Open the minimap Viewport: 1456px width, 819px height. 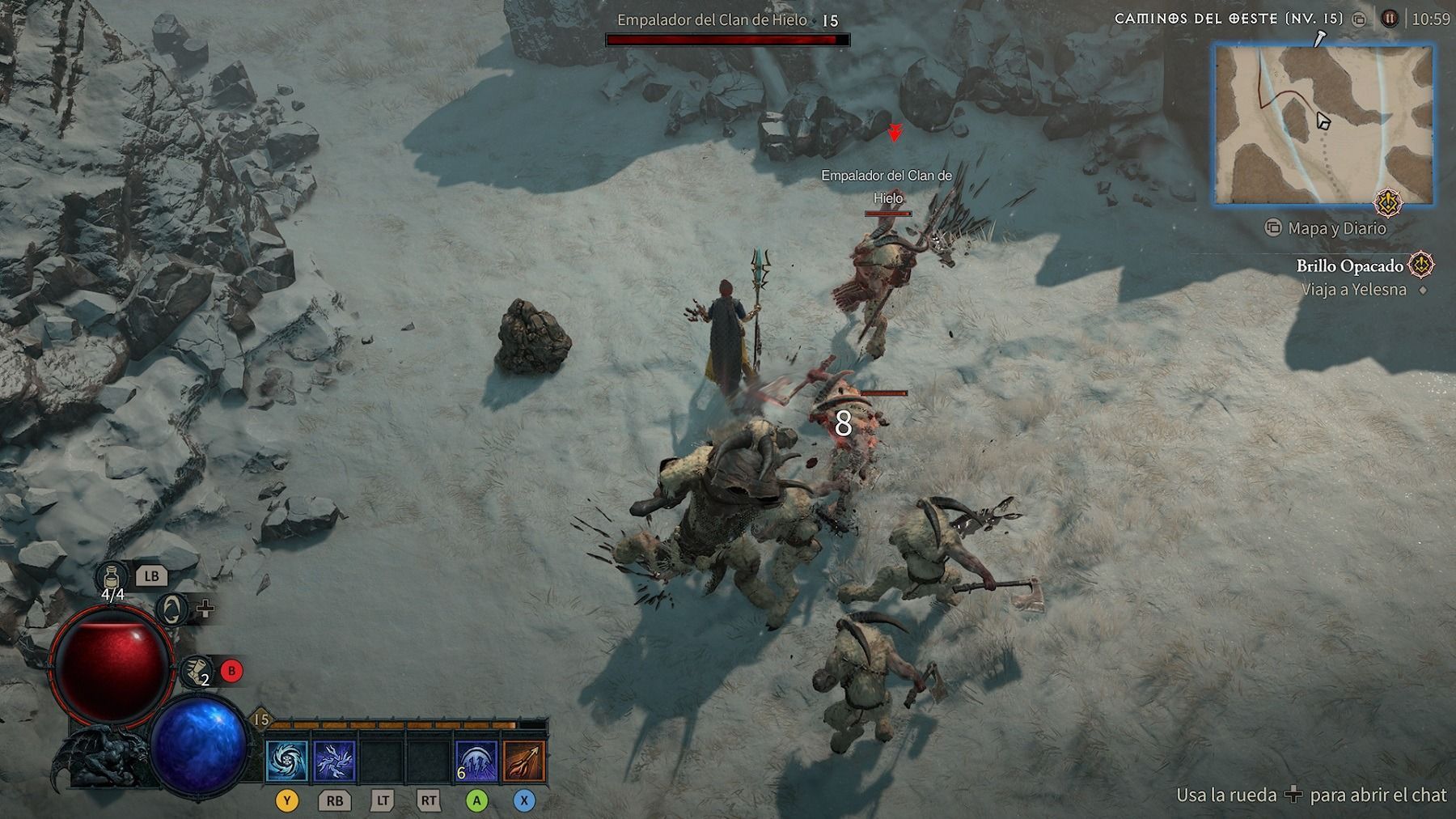(x=1323, y=124)
